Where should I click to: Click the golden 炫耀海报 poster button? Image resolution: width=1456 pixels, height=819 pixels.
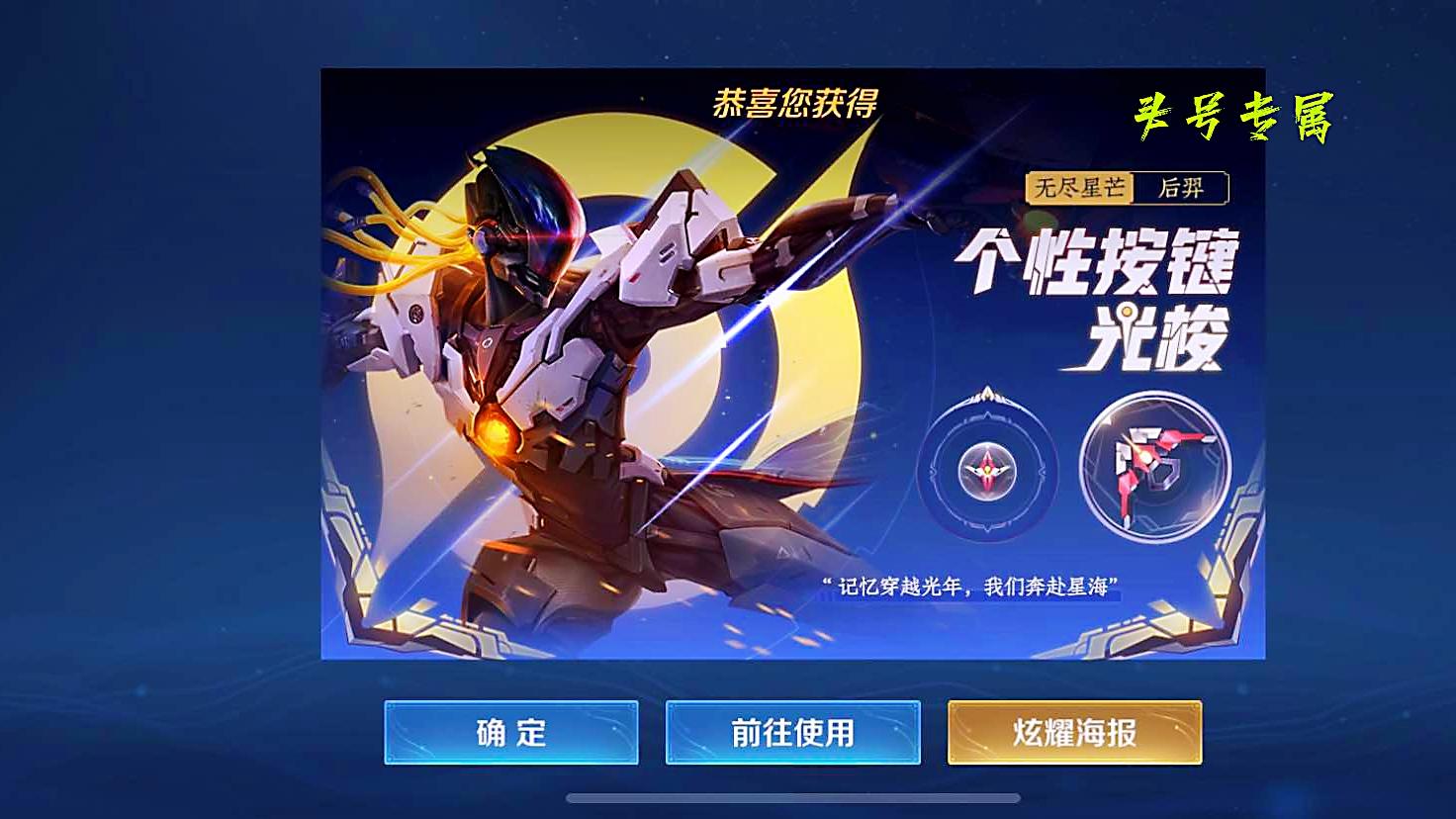pyautogui.click(x=1074, y=733)
